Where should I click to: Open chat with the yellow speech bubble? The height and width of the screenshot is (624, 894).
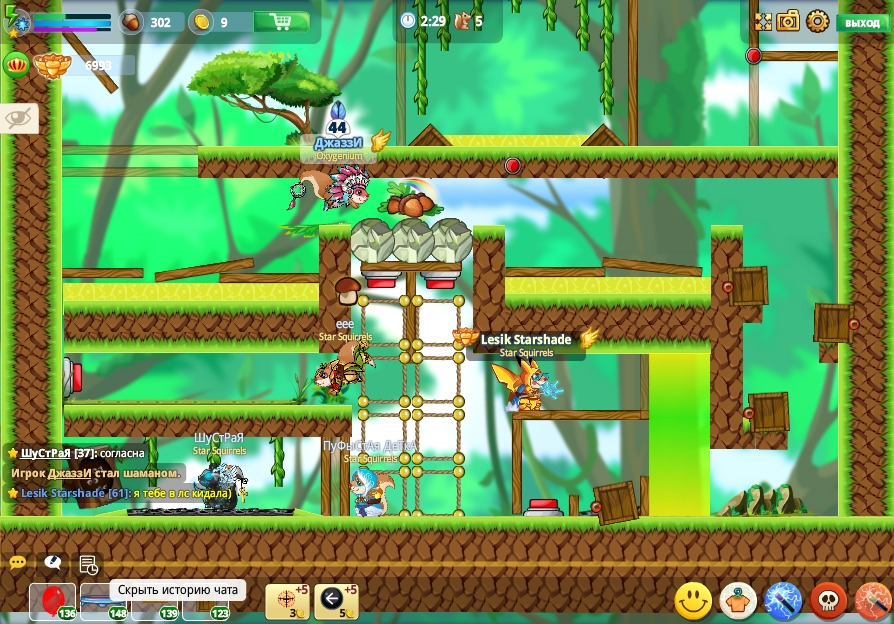[18, 563]
